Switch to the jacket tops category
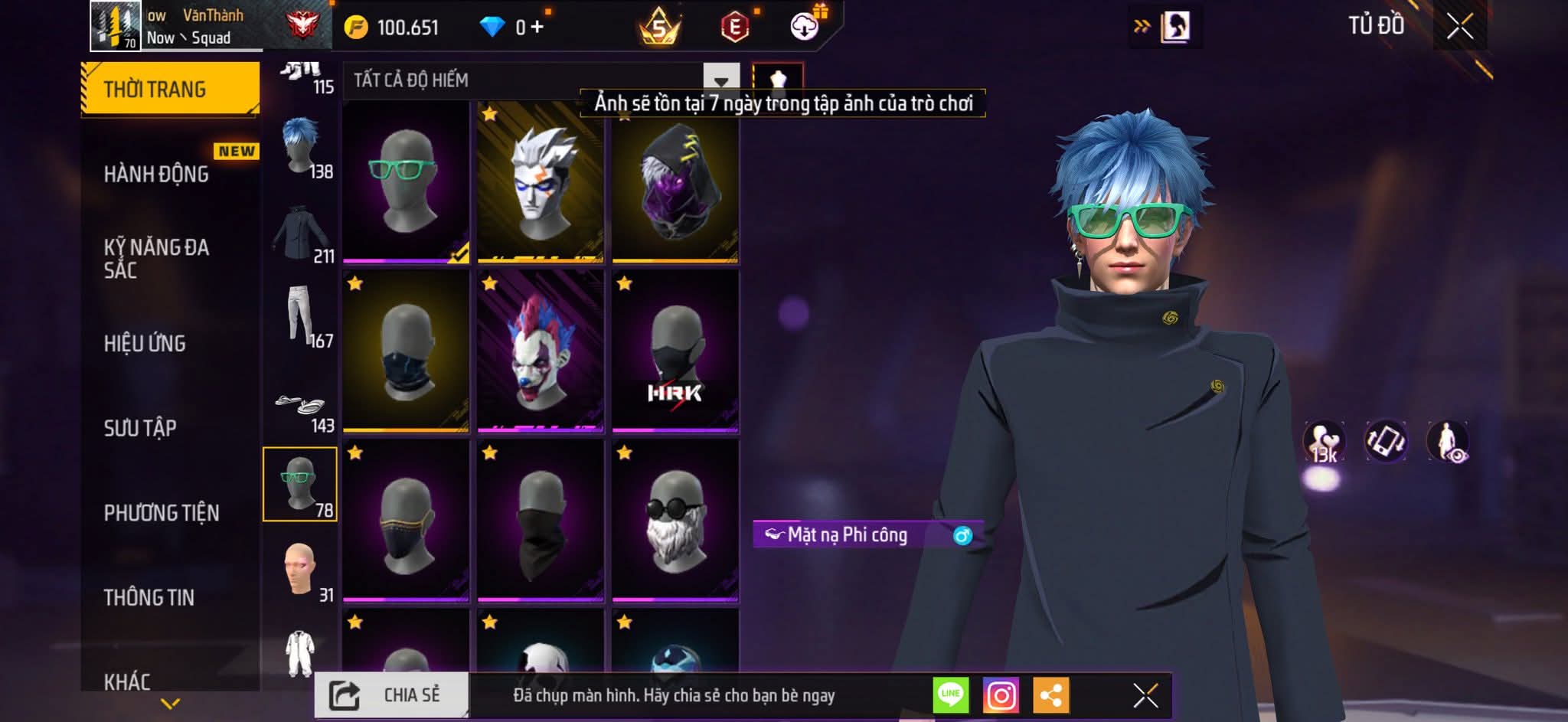Screen dimensions: 1568x722 click(301, 231)
